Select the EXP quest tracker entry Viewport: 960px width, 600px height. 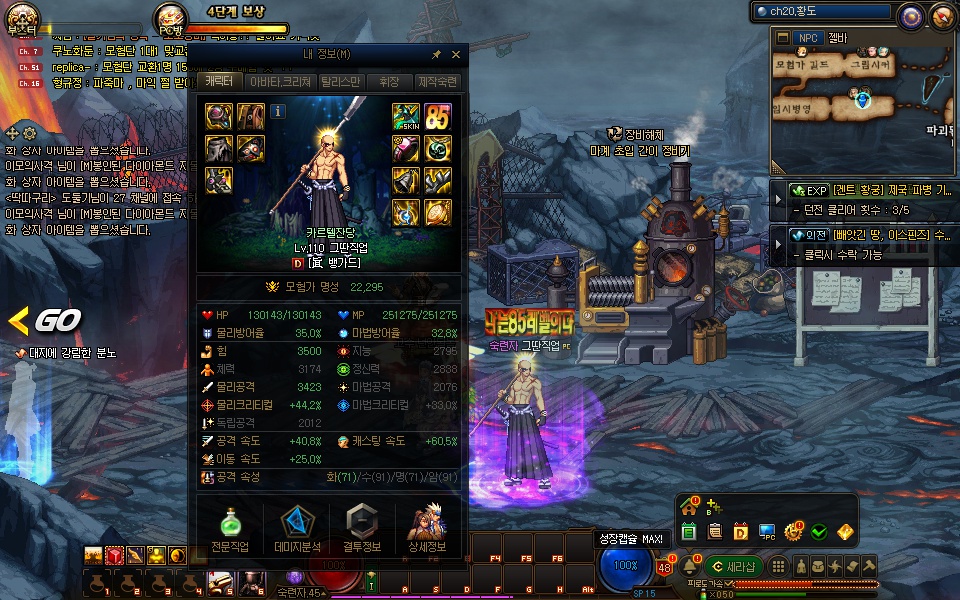point(870,190)
